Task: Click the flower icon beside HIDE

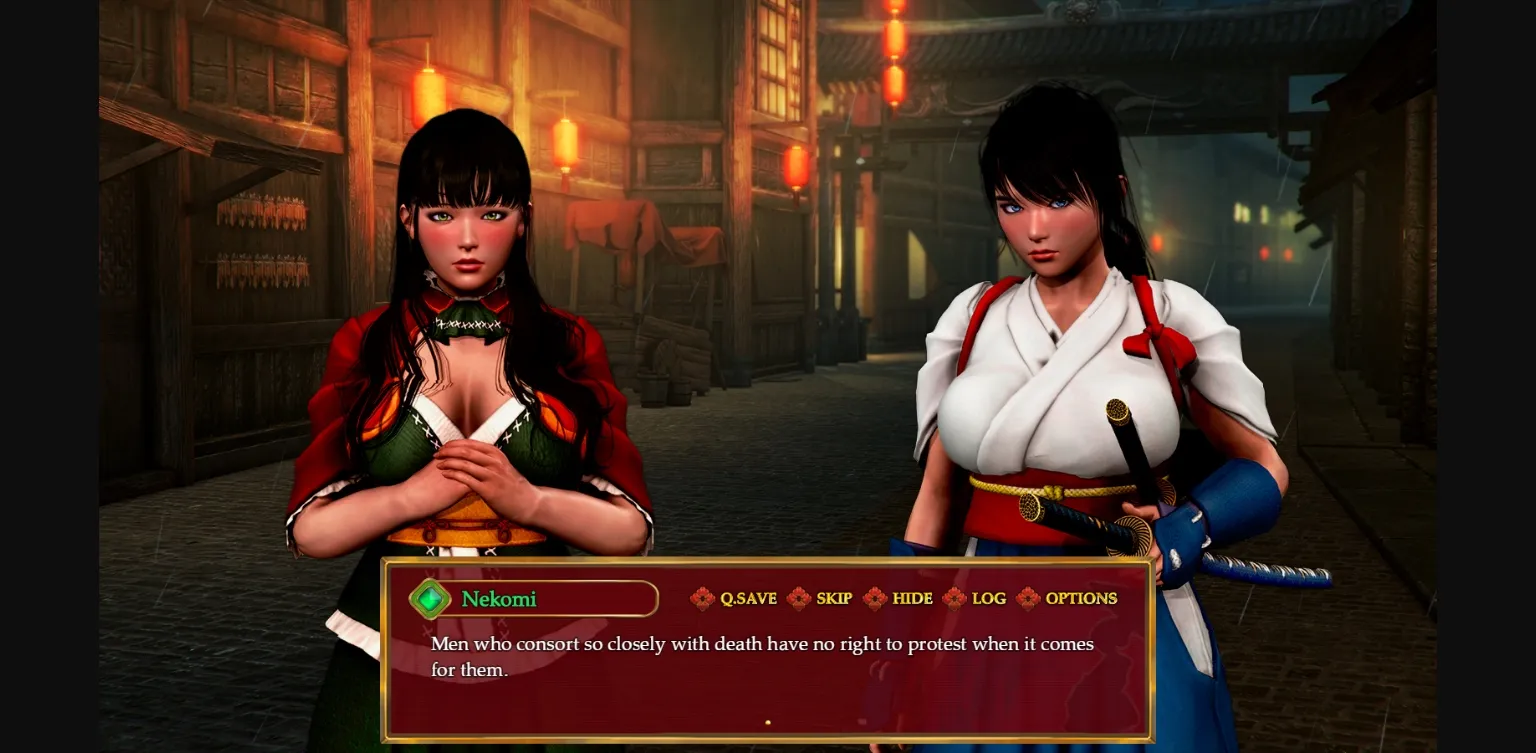Action: pos(875,598)
